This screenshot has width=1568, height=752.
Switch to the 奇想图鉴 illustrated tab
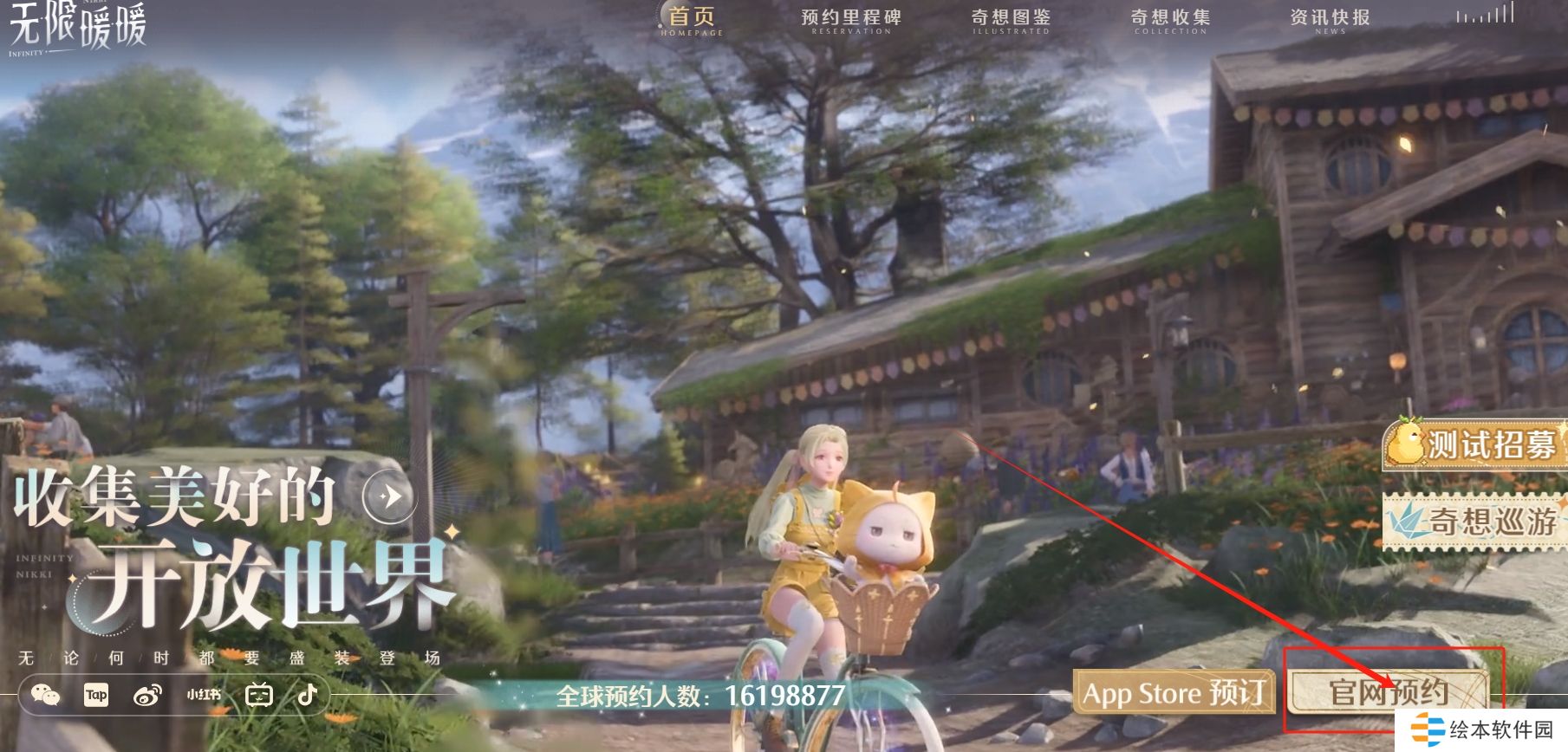click(x=1011, y=20)
